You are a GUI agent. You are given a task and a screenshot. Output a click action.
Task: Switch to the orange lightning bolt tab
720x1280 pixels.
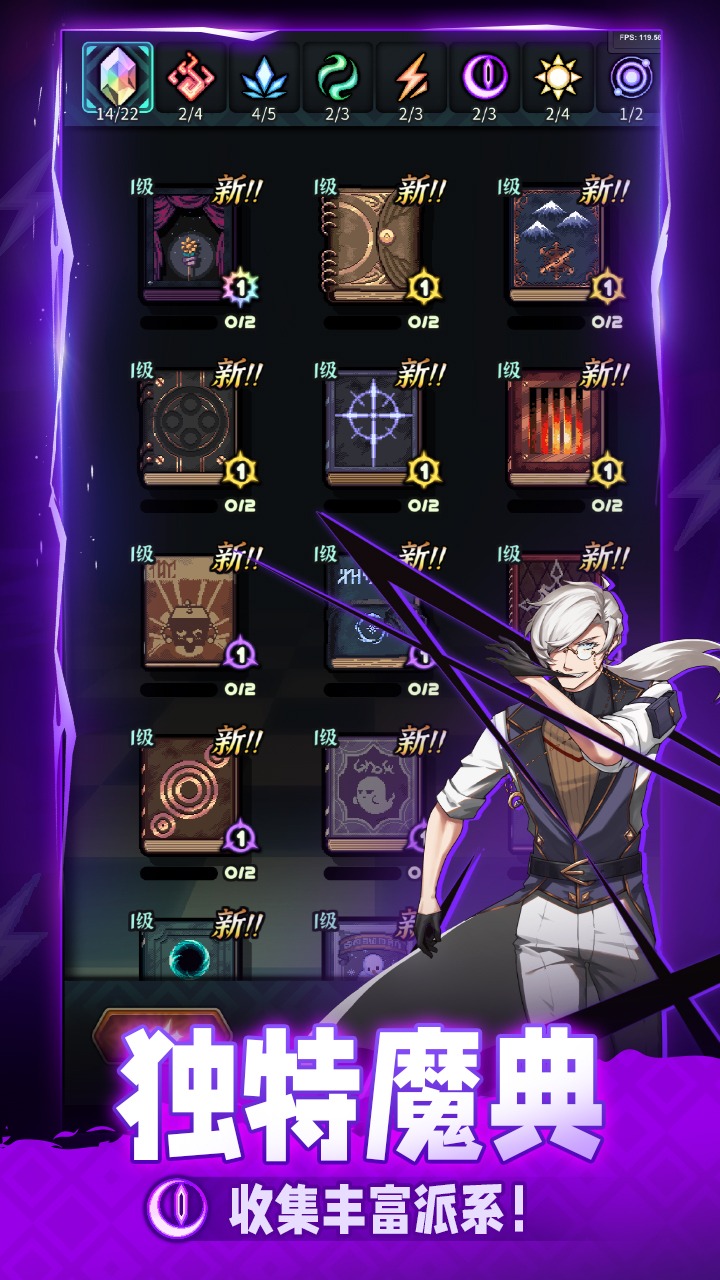pos(411,78)
